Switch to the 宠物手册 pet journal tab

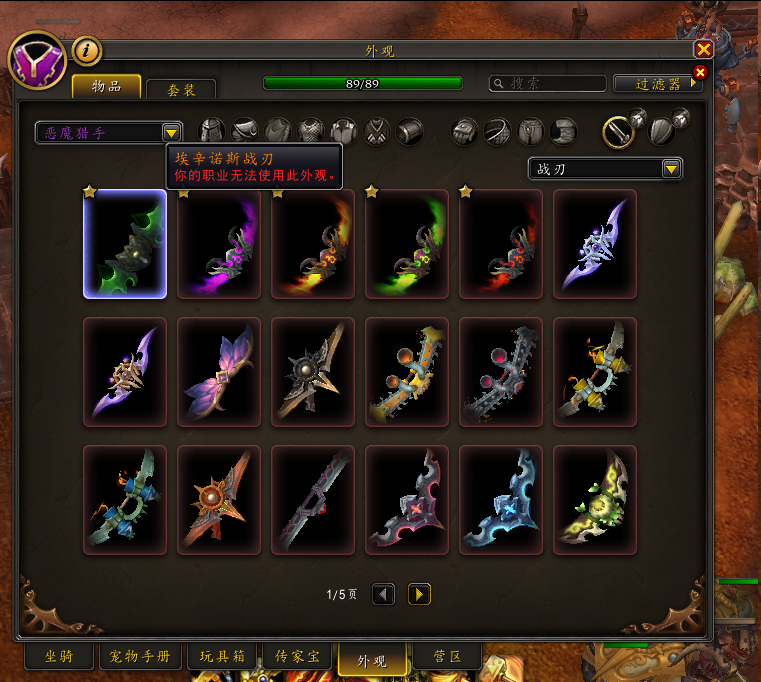tap(140, 657)
